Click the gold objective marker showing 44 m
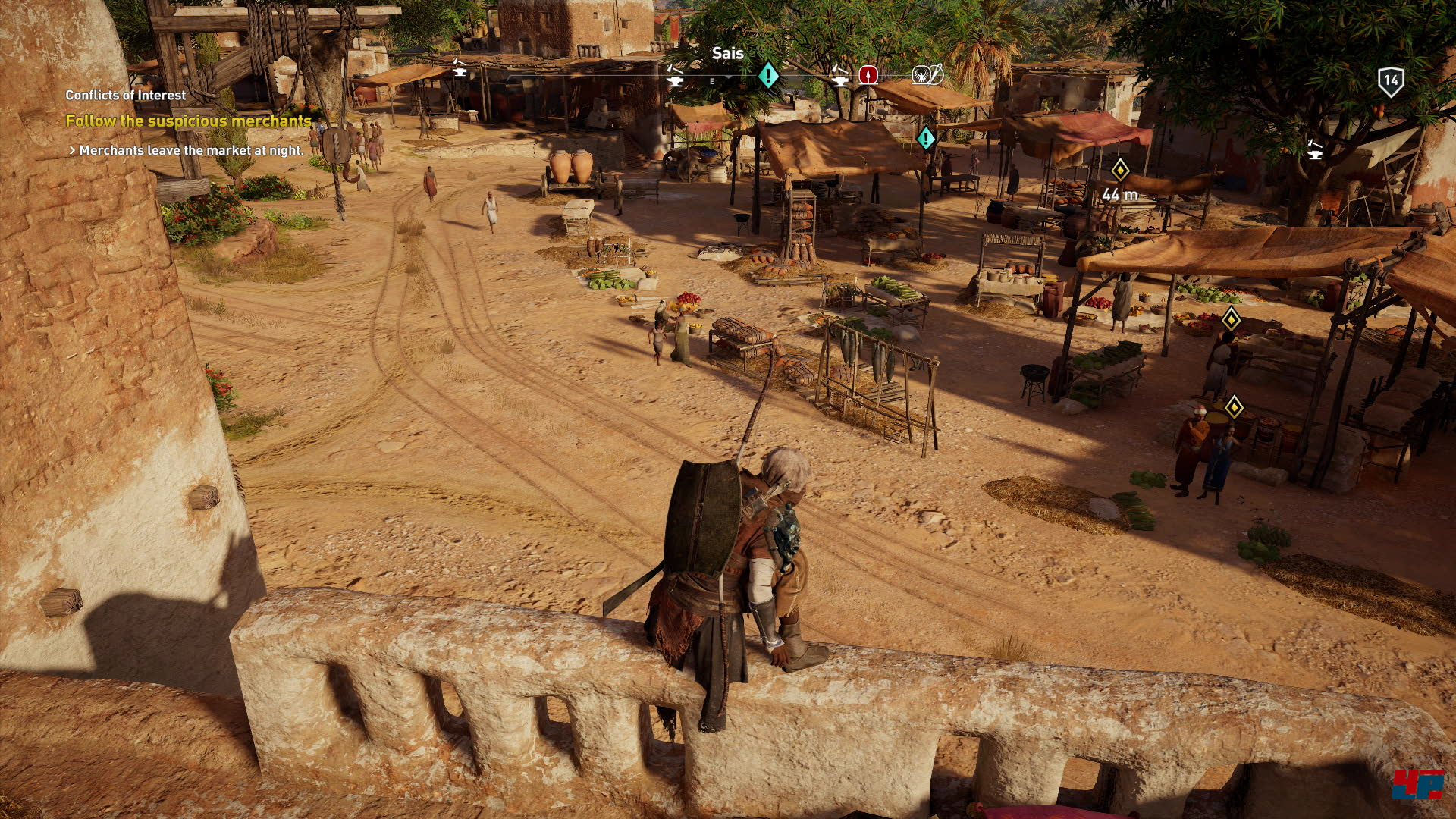Screen dimensions: 1456x819 (1120, 170)
